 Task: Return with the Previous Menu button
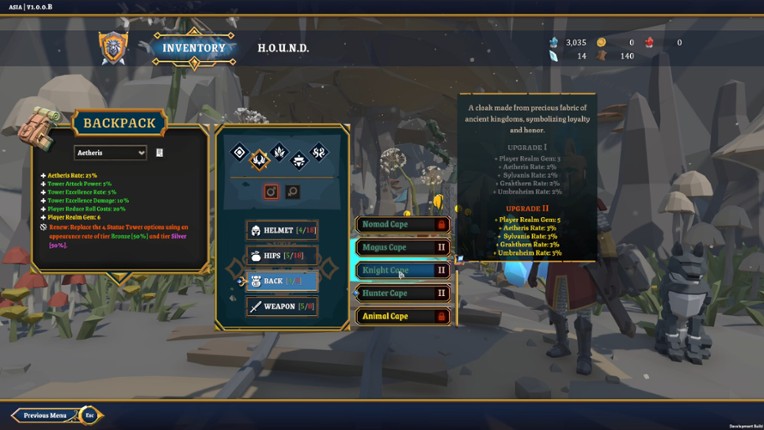coord(46,415)
